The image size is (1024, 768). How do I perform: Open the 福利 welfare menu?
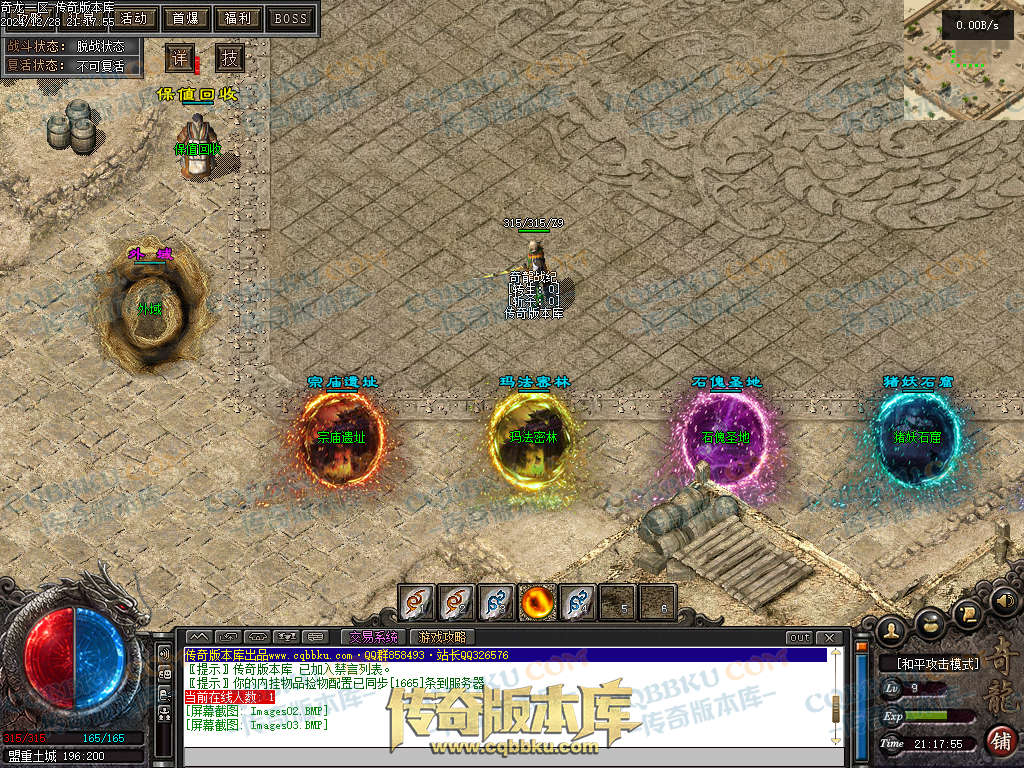click(x=238, y=18)
